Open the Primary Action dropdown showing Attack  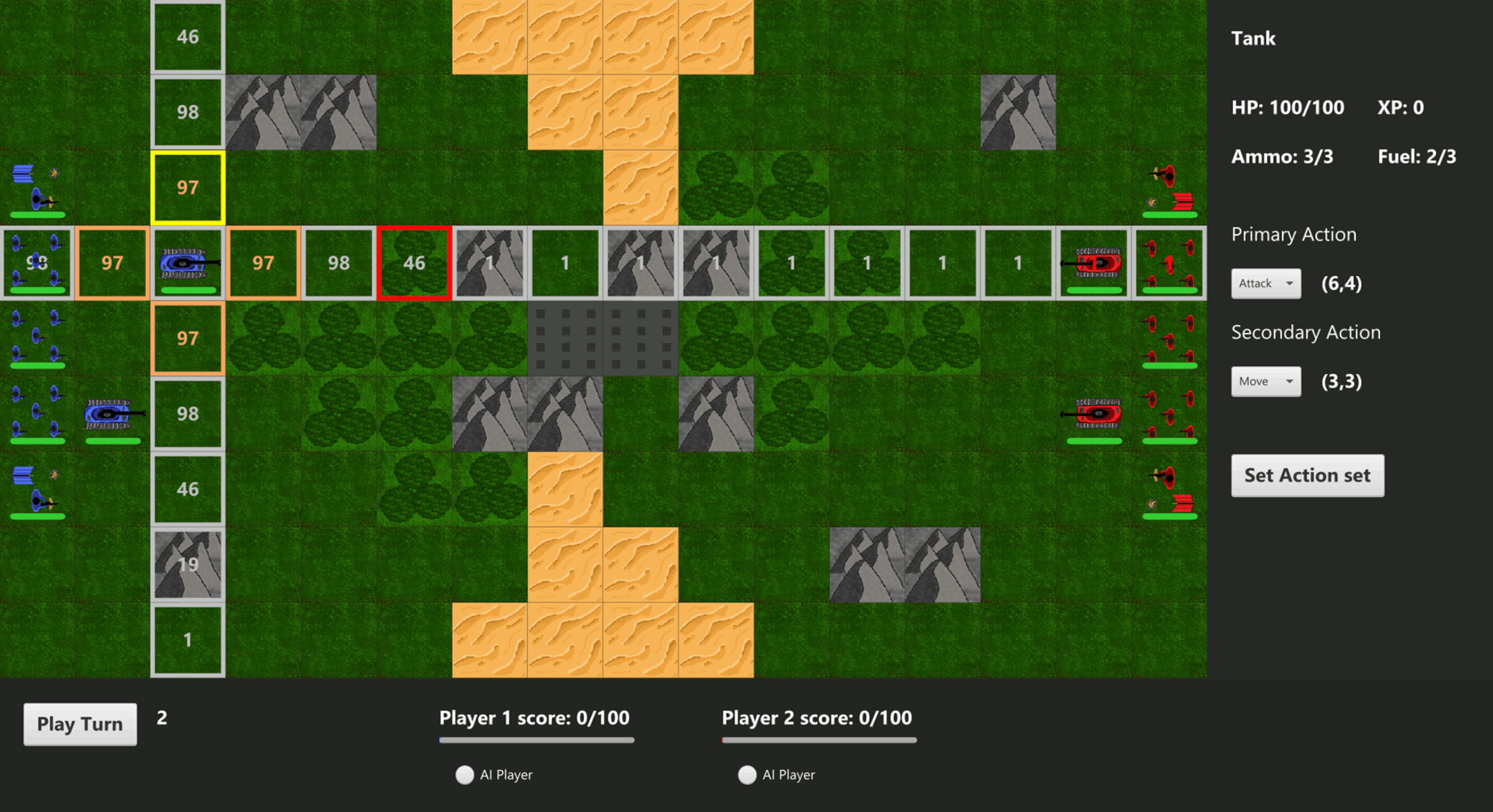pos(1265,283)
